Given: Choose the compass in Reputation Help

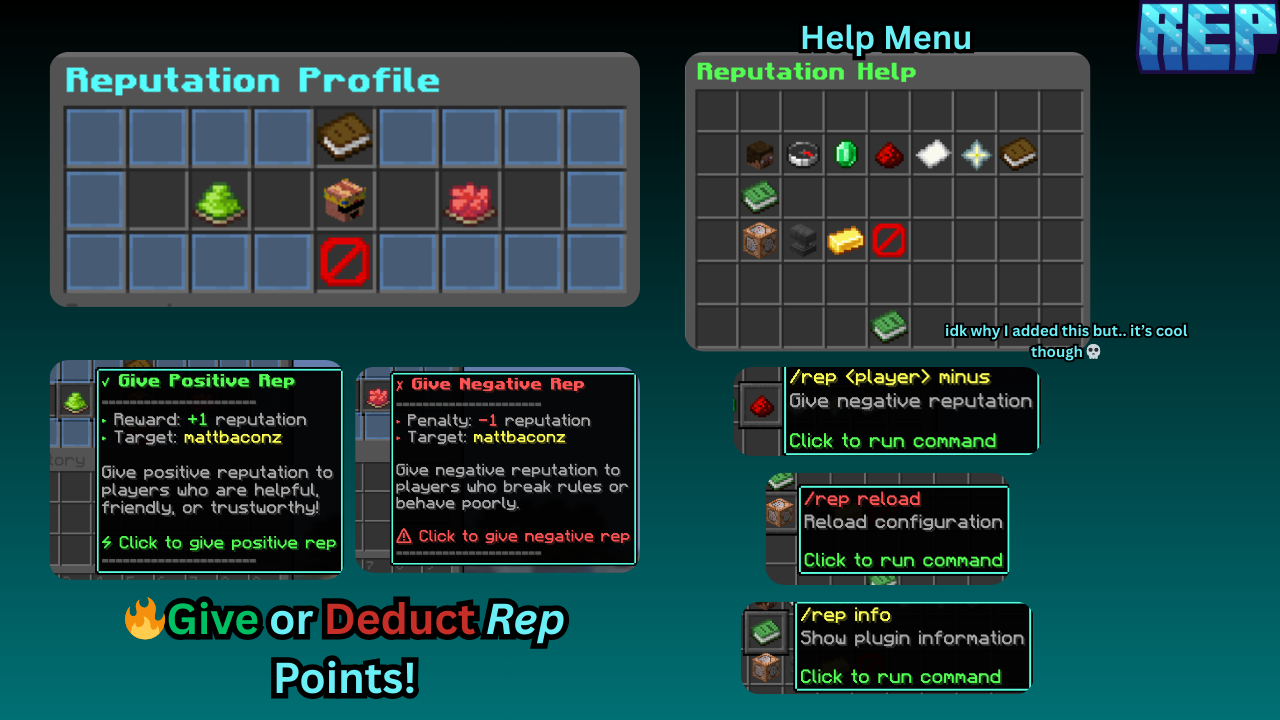Looking at the screenshot, I should (803, 155).
